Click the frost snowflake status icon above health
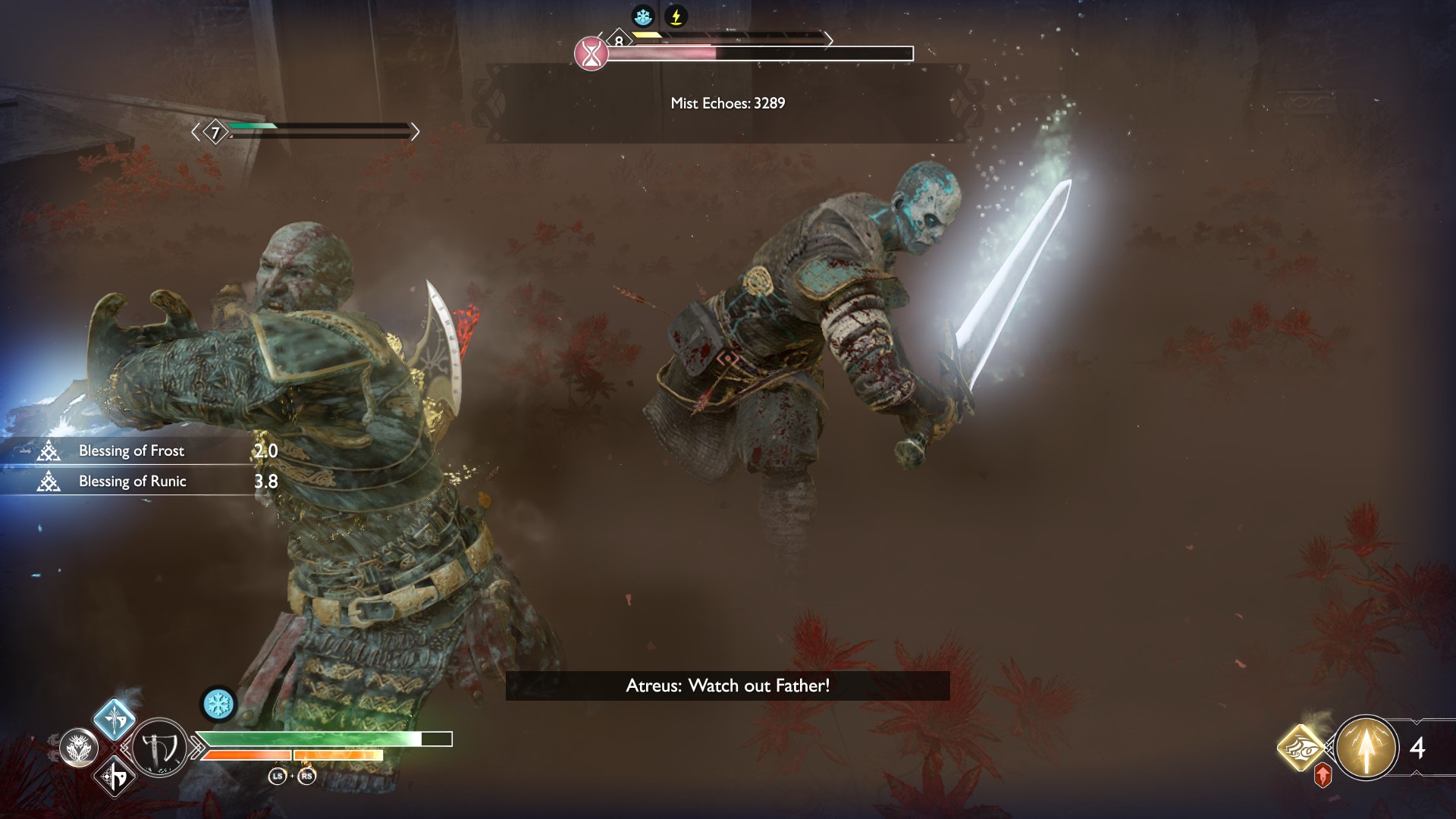1456x819 pixels. point(218,704)
